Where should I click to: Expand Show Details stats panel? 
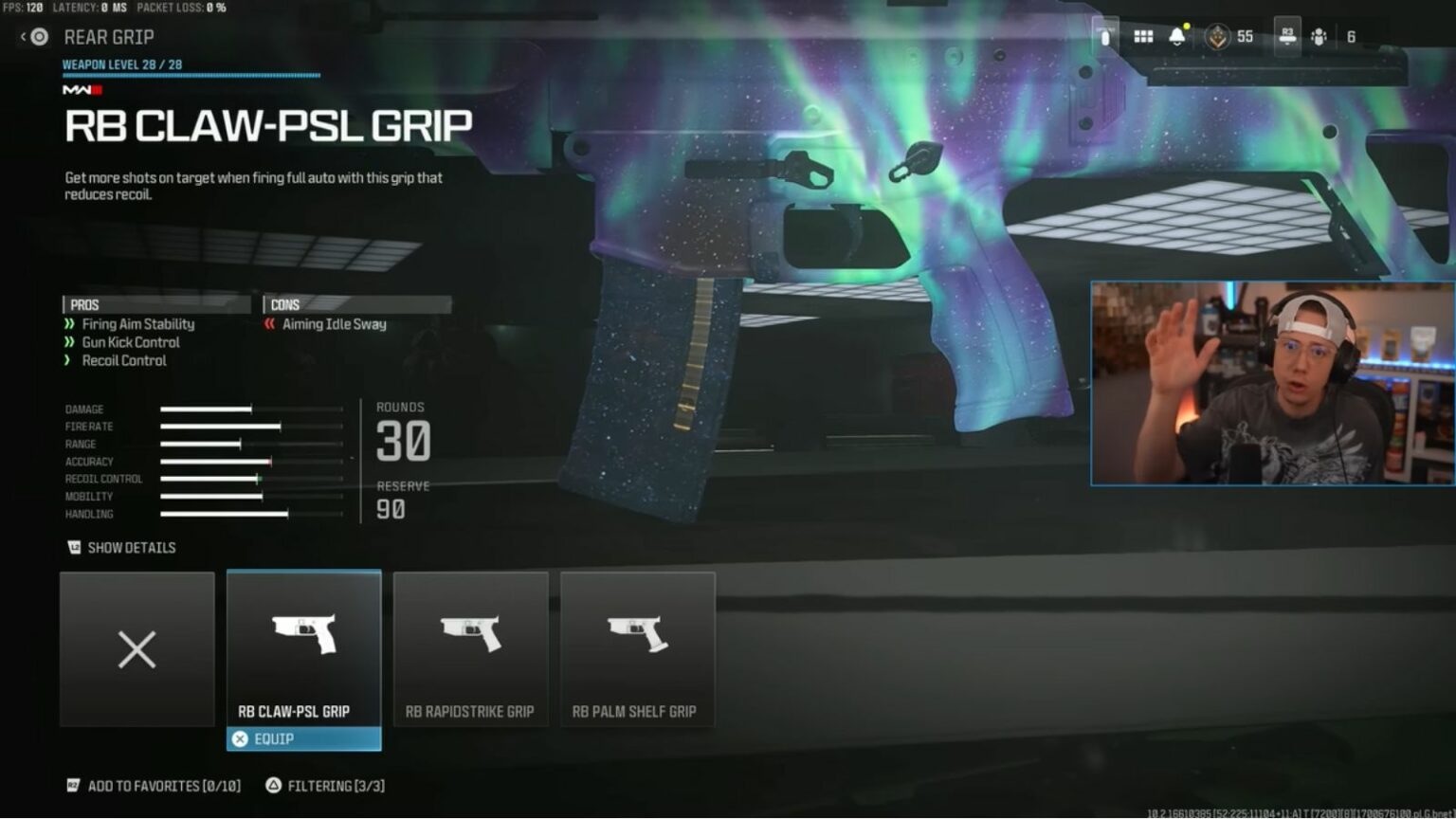(130, 548)
